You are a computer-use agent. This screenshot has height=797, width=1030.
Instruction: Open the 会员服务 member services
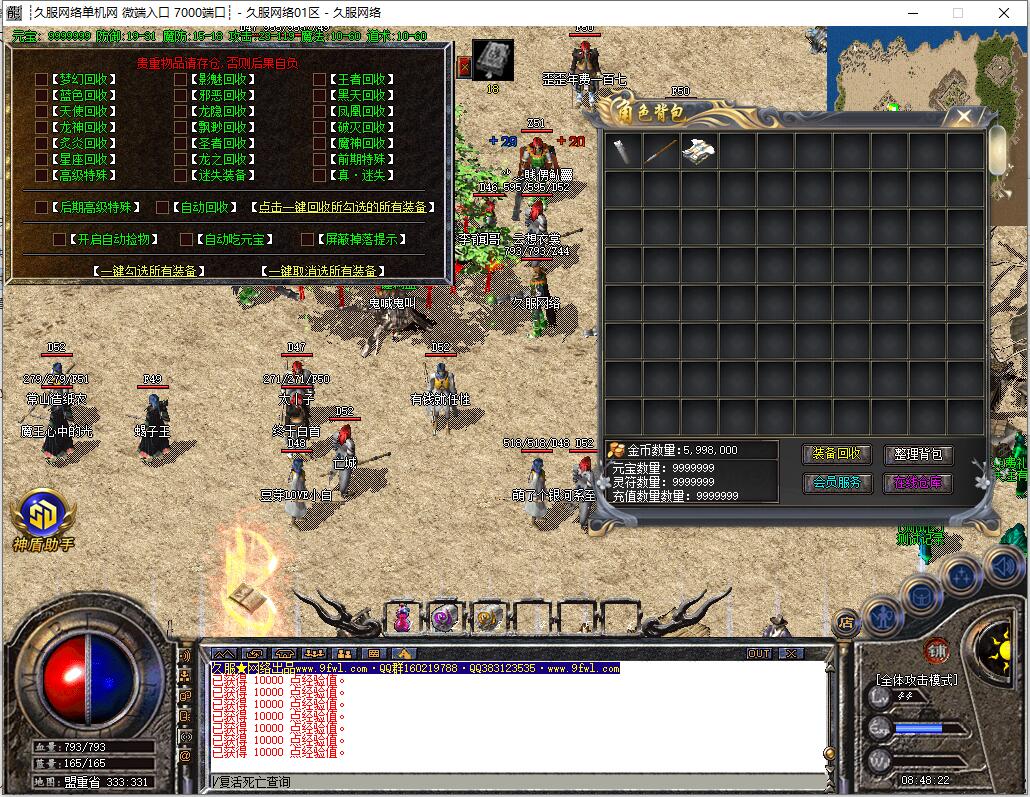tap(836, 483)
